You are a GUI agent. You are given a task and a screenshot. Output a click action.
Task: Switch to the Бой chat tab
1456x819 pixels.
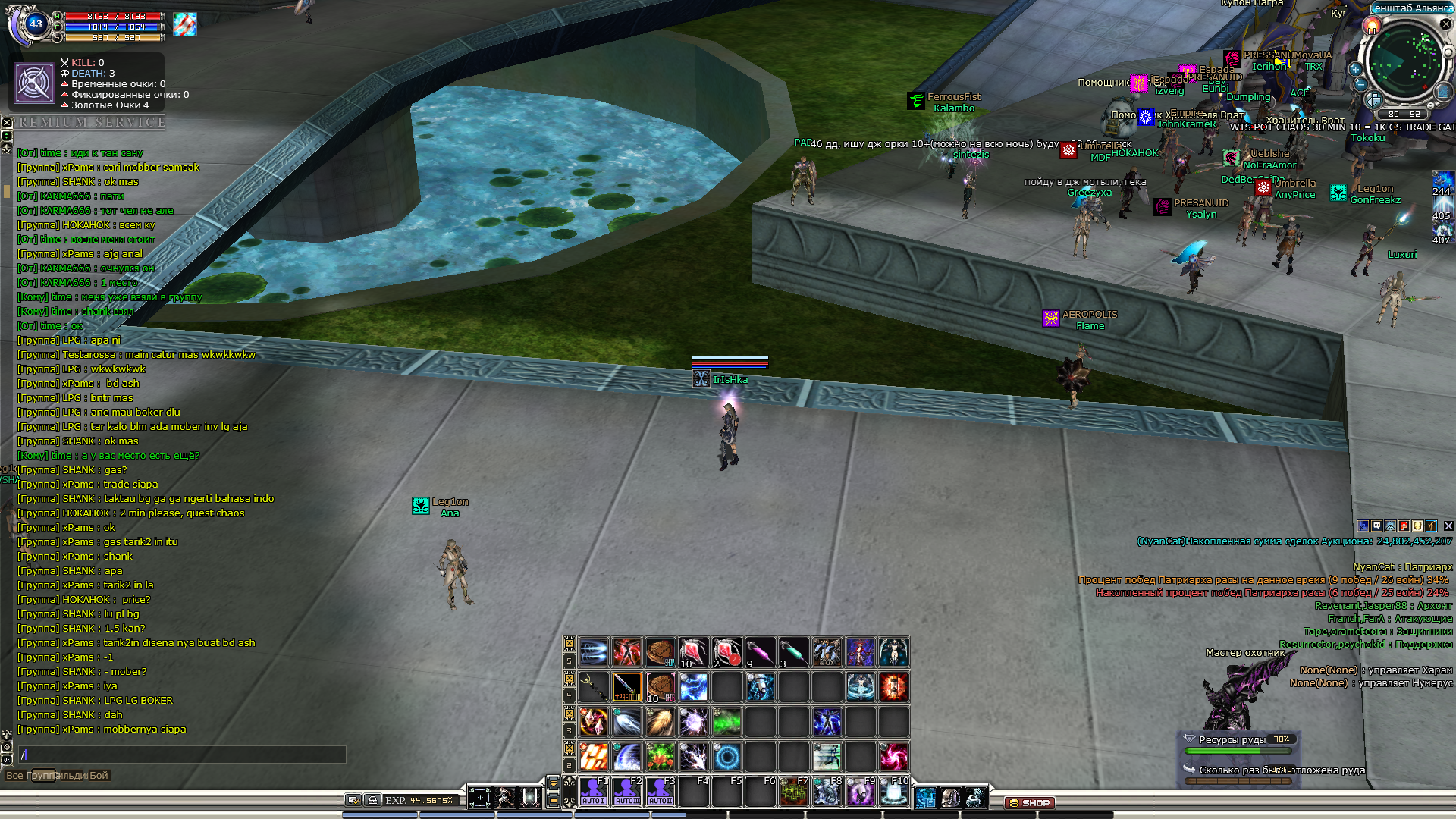[x=99, y=775]
